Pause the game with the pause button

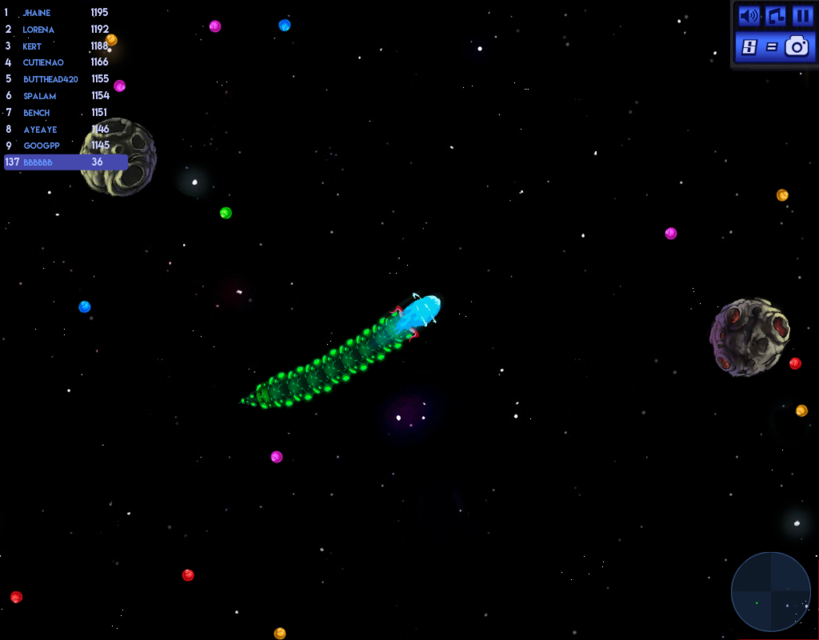point(802,16)
